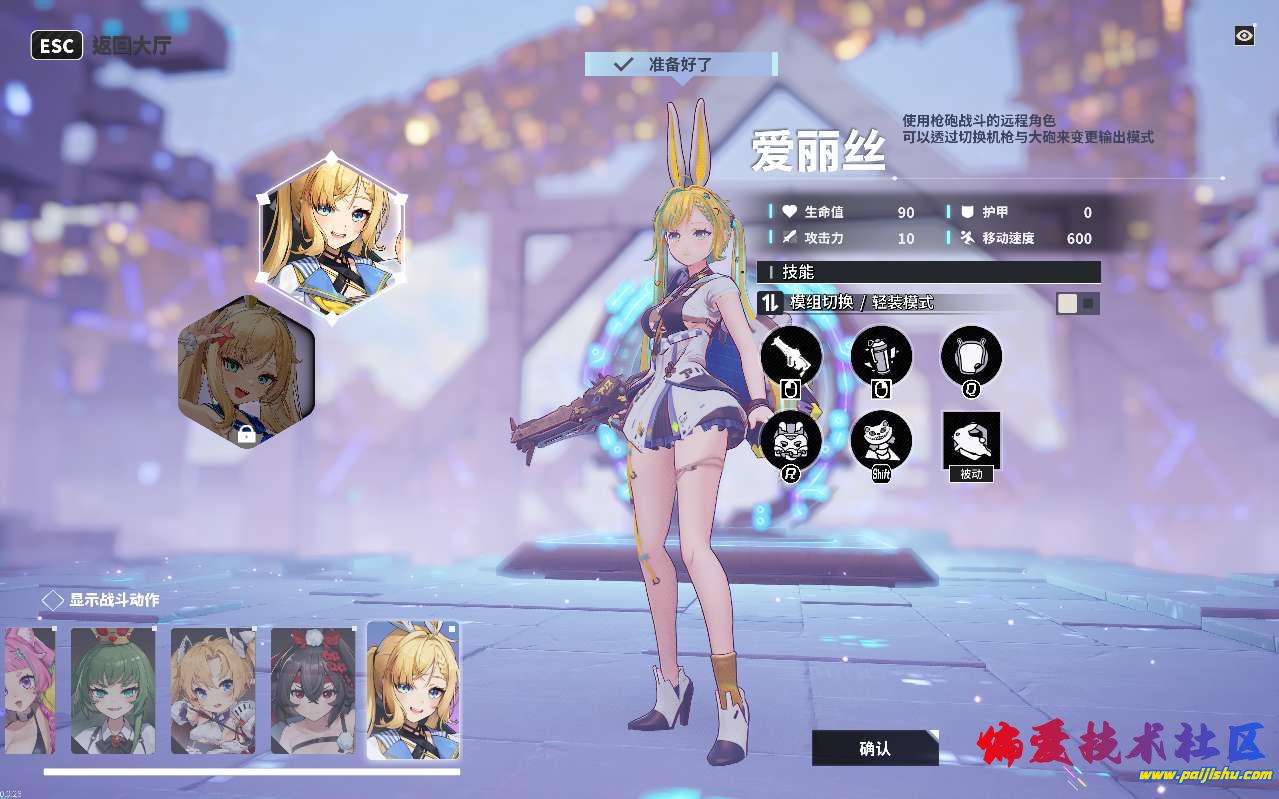Pick the green-haired crowned character portrait
1279x799 pixels.
(113, 690)
